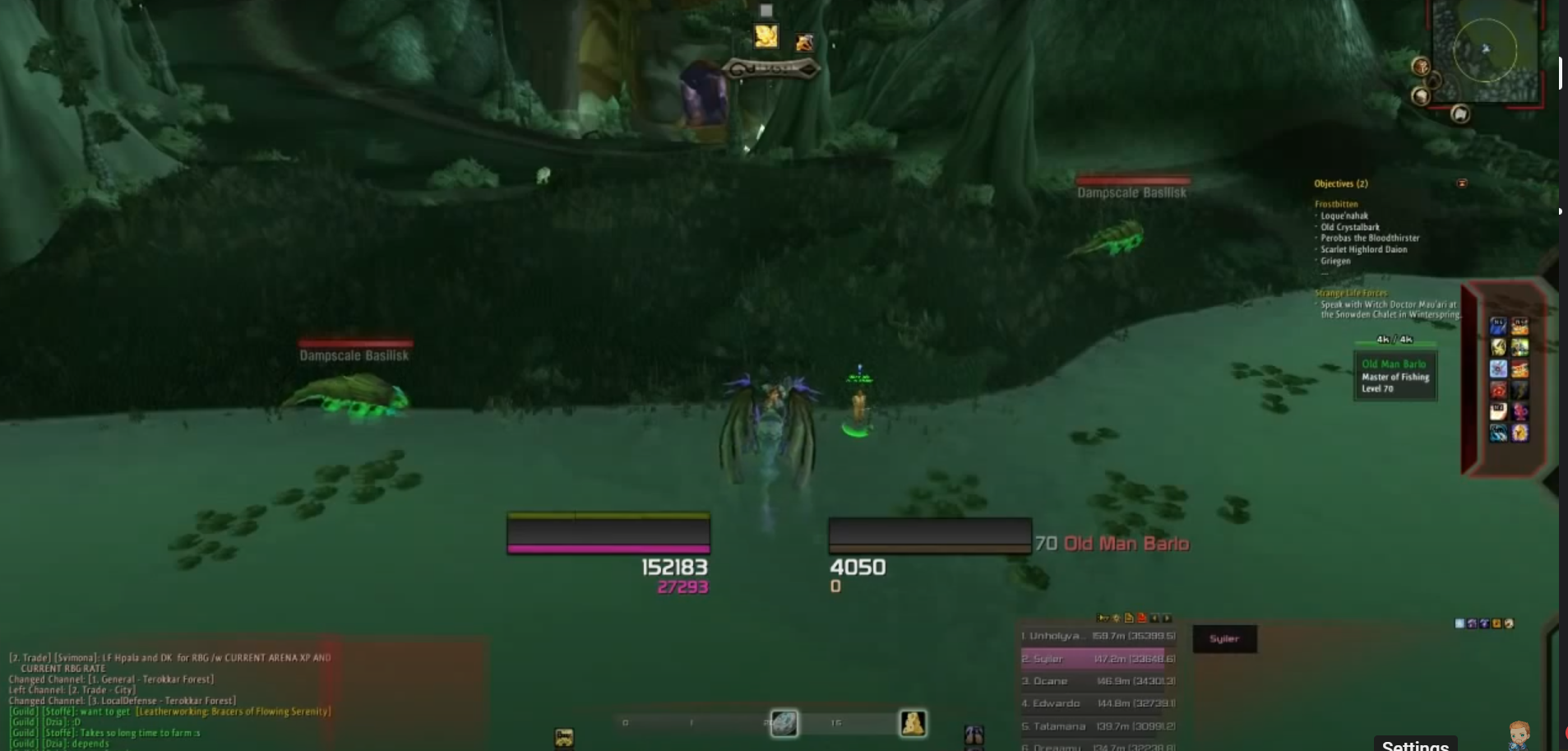This screenshot has width=1568, height=751.
Task: Minimize the Objectives tracker
Action: [1462, 183]
